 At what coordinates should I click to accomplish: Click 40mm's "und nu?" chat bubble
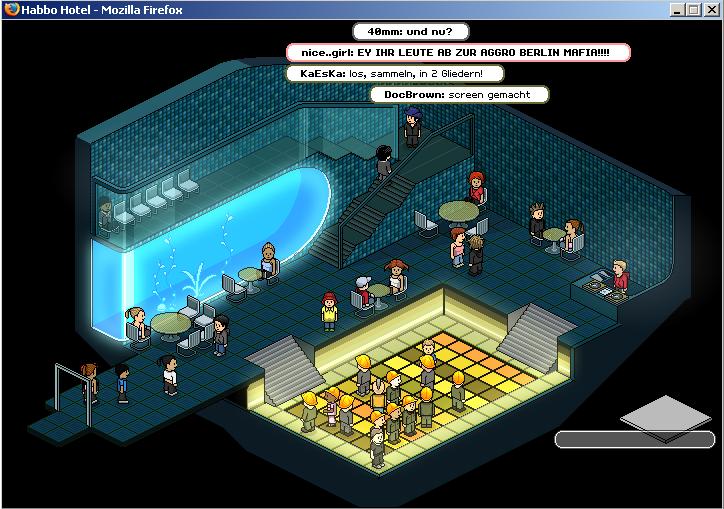pos(410,31)
